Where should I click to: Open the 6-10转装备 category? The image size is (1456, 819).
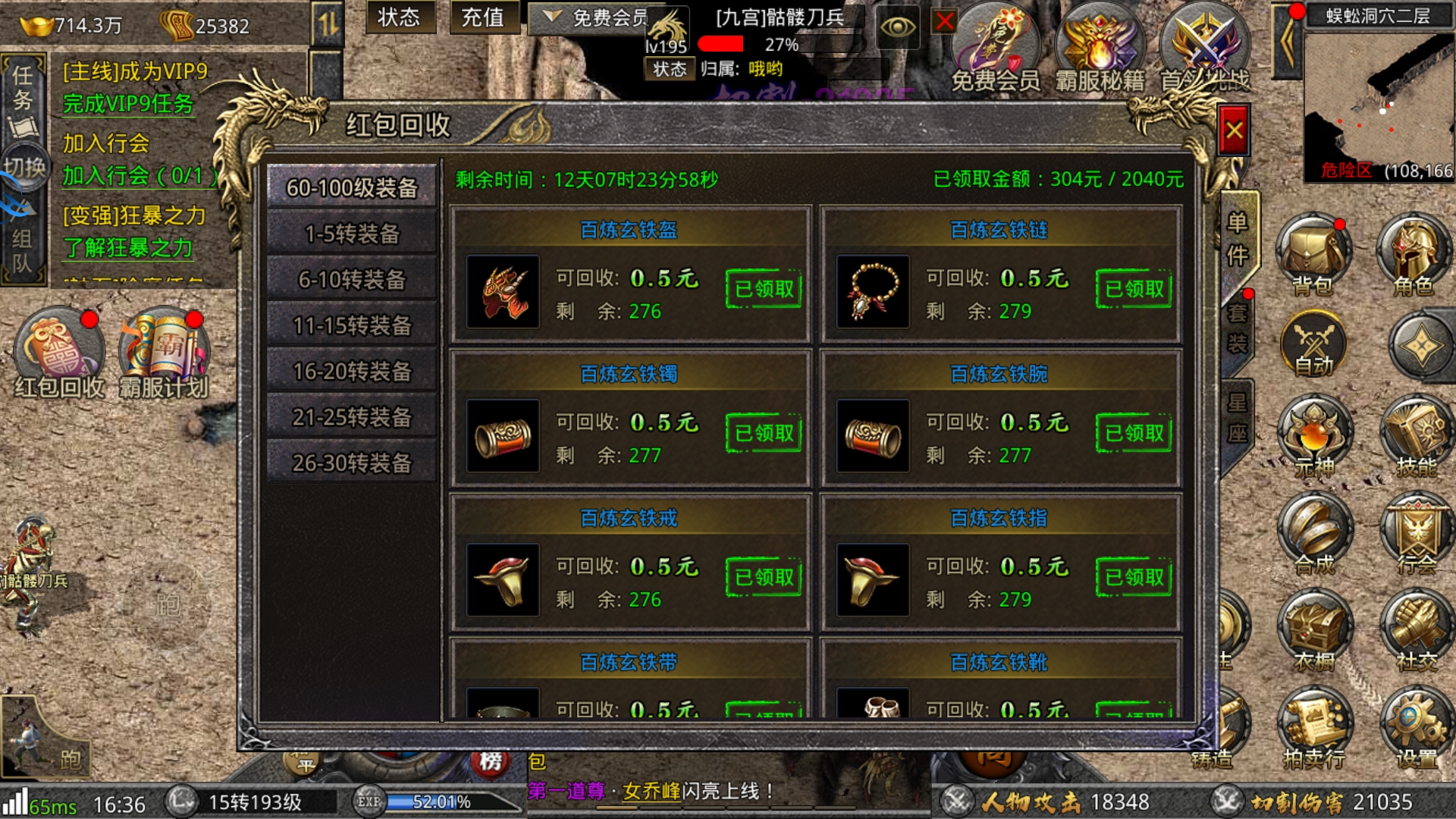coord(352,280)
